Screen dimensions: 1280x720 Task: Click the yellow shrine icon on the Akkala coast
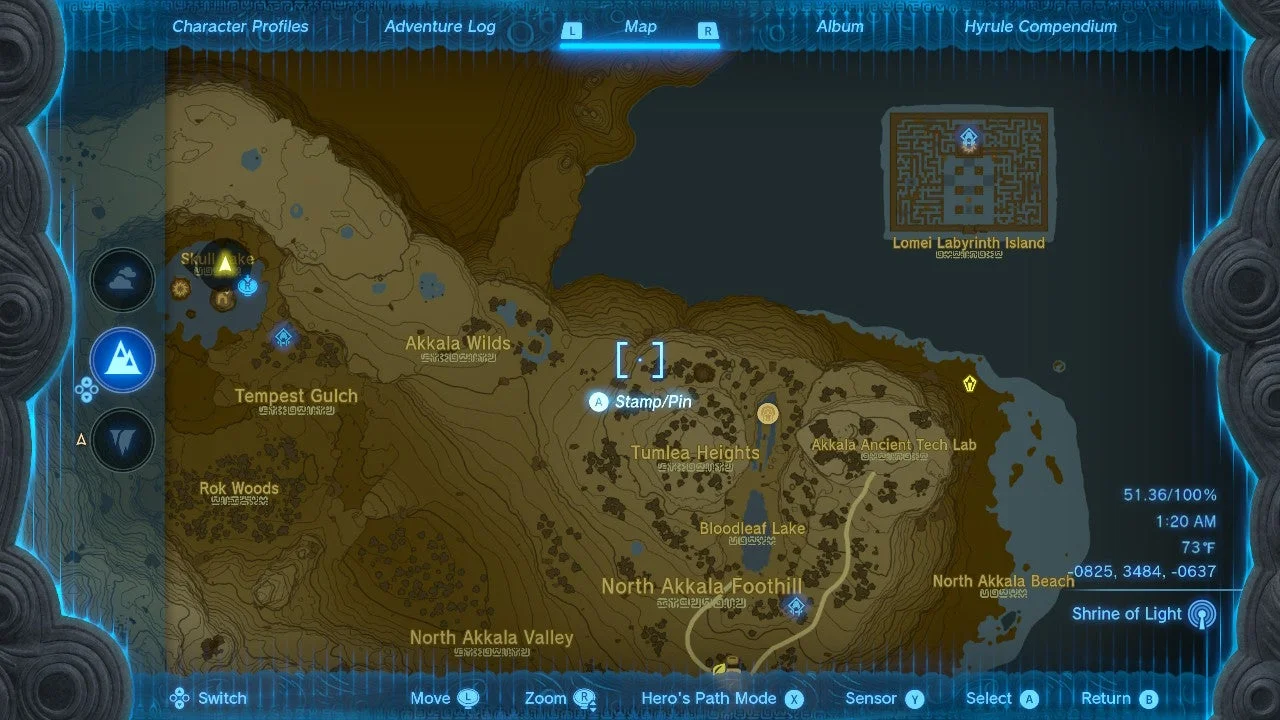pyautogui.click(x=968, y=382)
